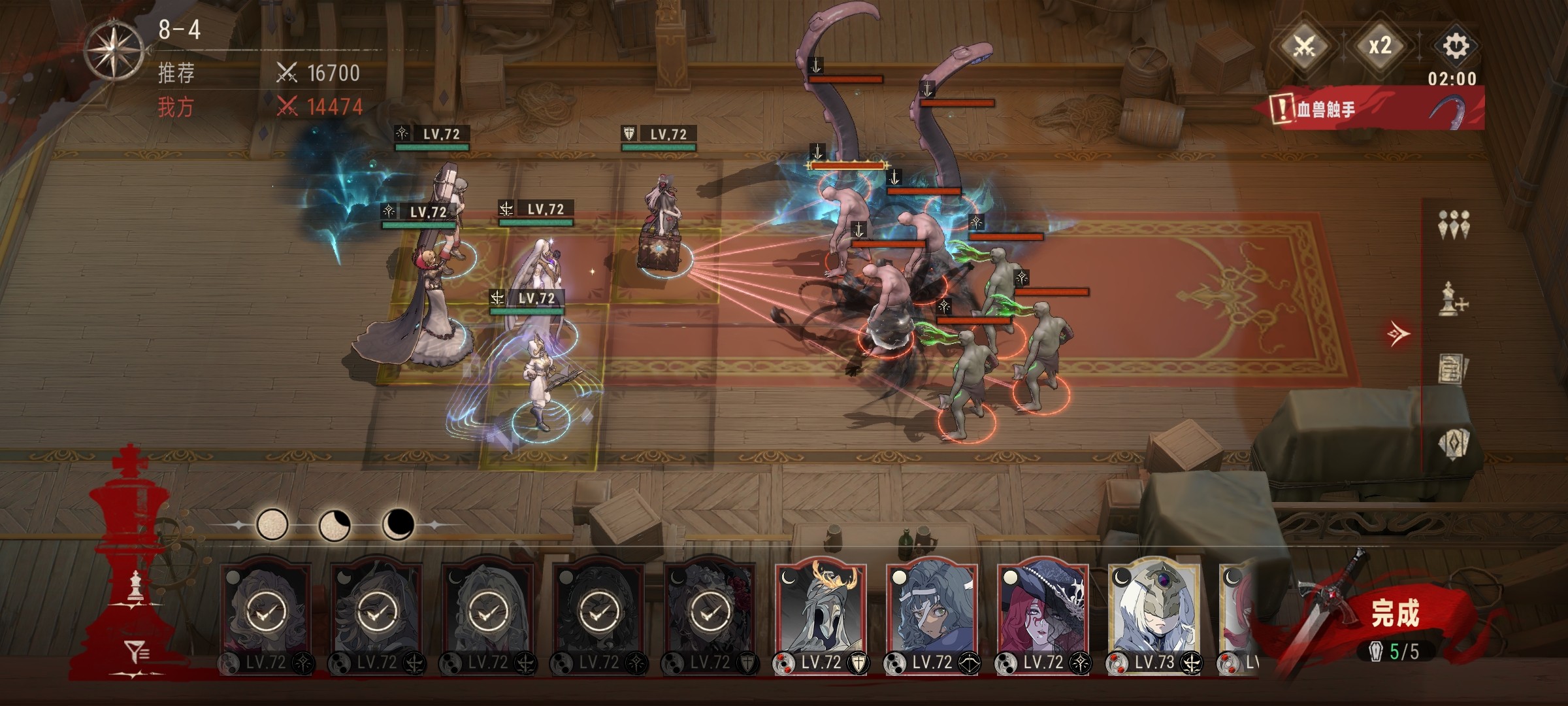Open the character filter list icon
The image size is (1568, 706).
pyautogui.click(x=137, y=651)
